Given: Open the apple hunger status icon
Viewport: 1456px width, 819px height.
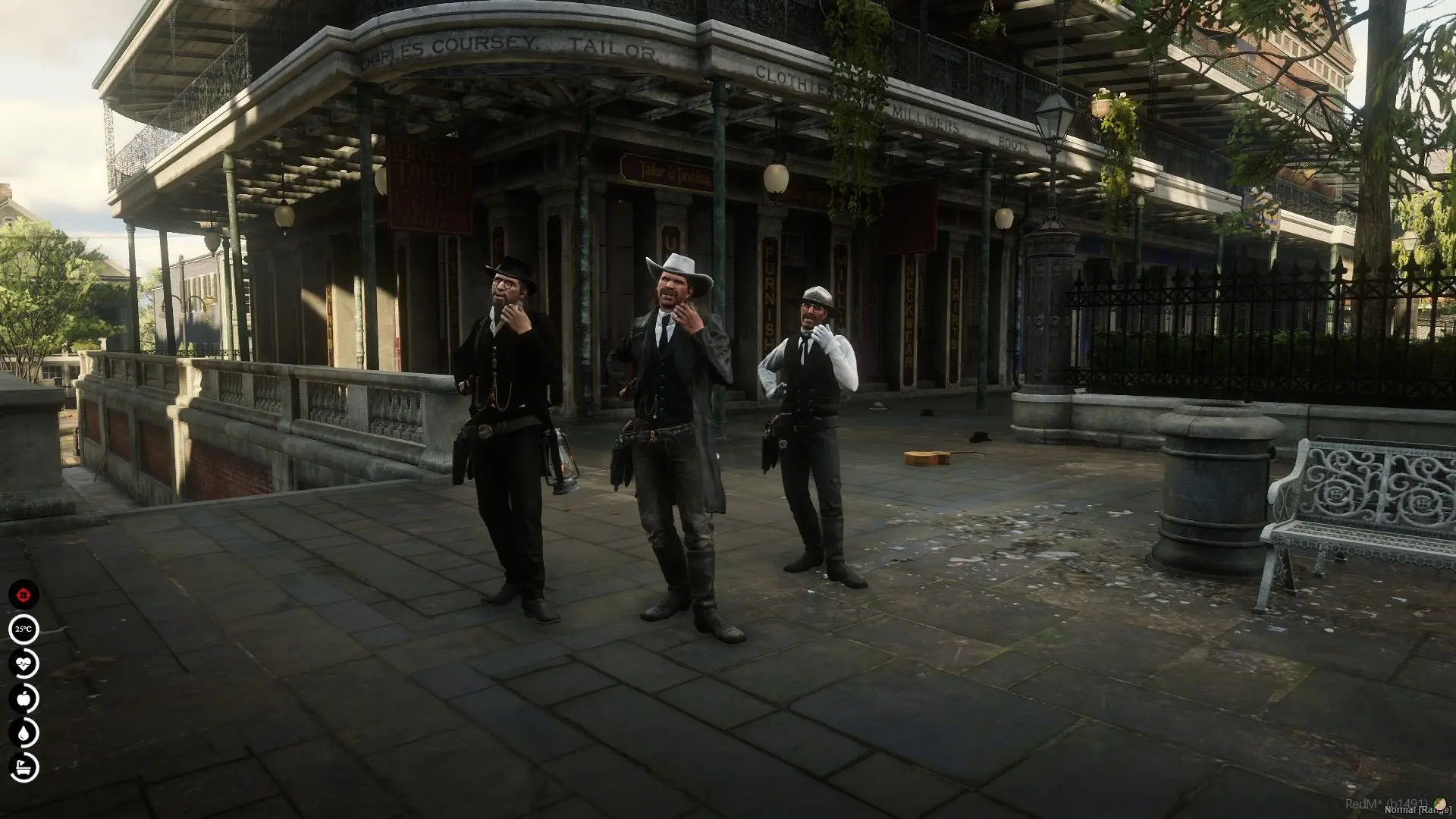Looking at the screenshot, I should (x=24, y=698).
